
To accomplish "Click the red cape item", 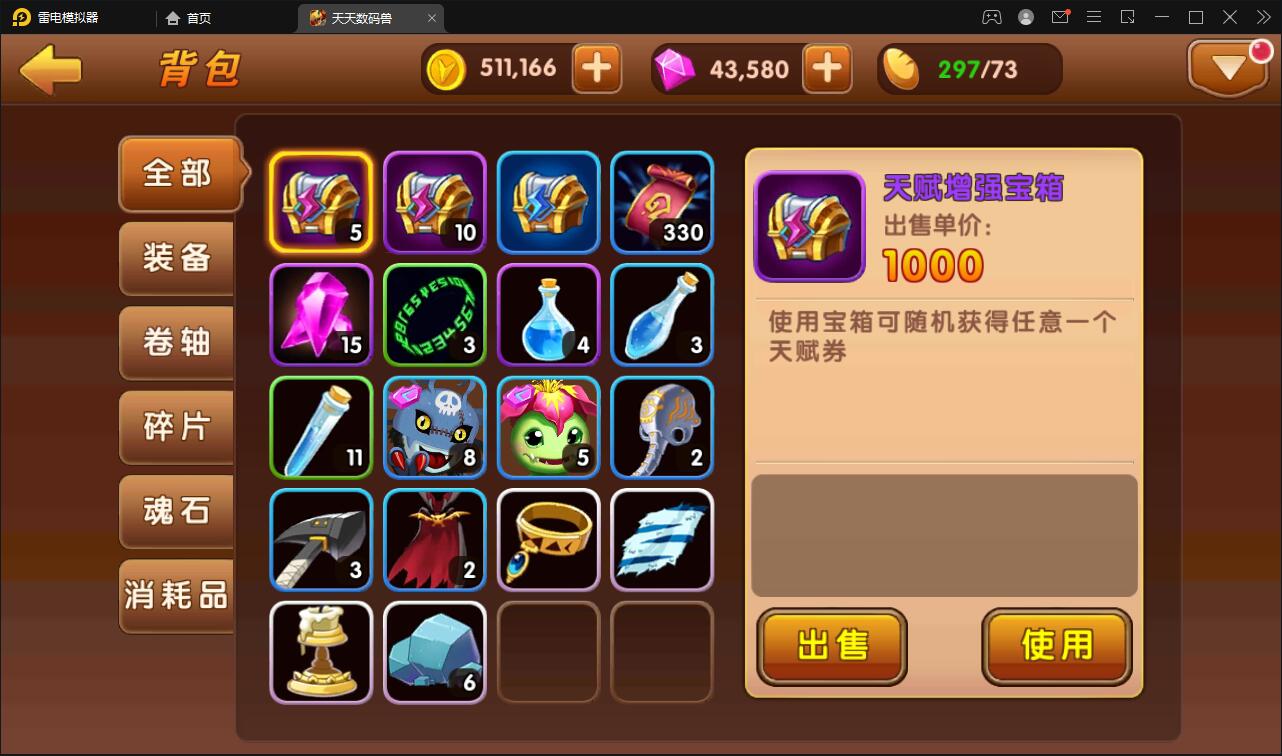I will pos(434,540).
